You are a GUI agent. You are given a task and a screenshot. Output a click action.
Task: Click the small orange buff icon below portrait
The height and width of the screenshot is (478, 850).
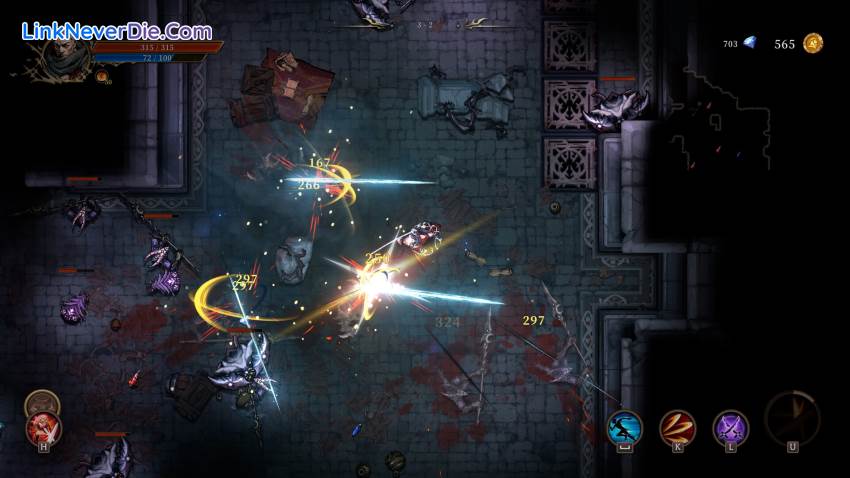(102, 77)
